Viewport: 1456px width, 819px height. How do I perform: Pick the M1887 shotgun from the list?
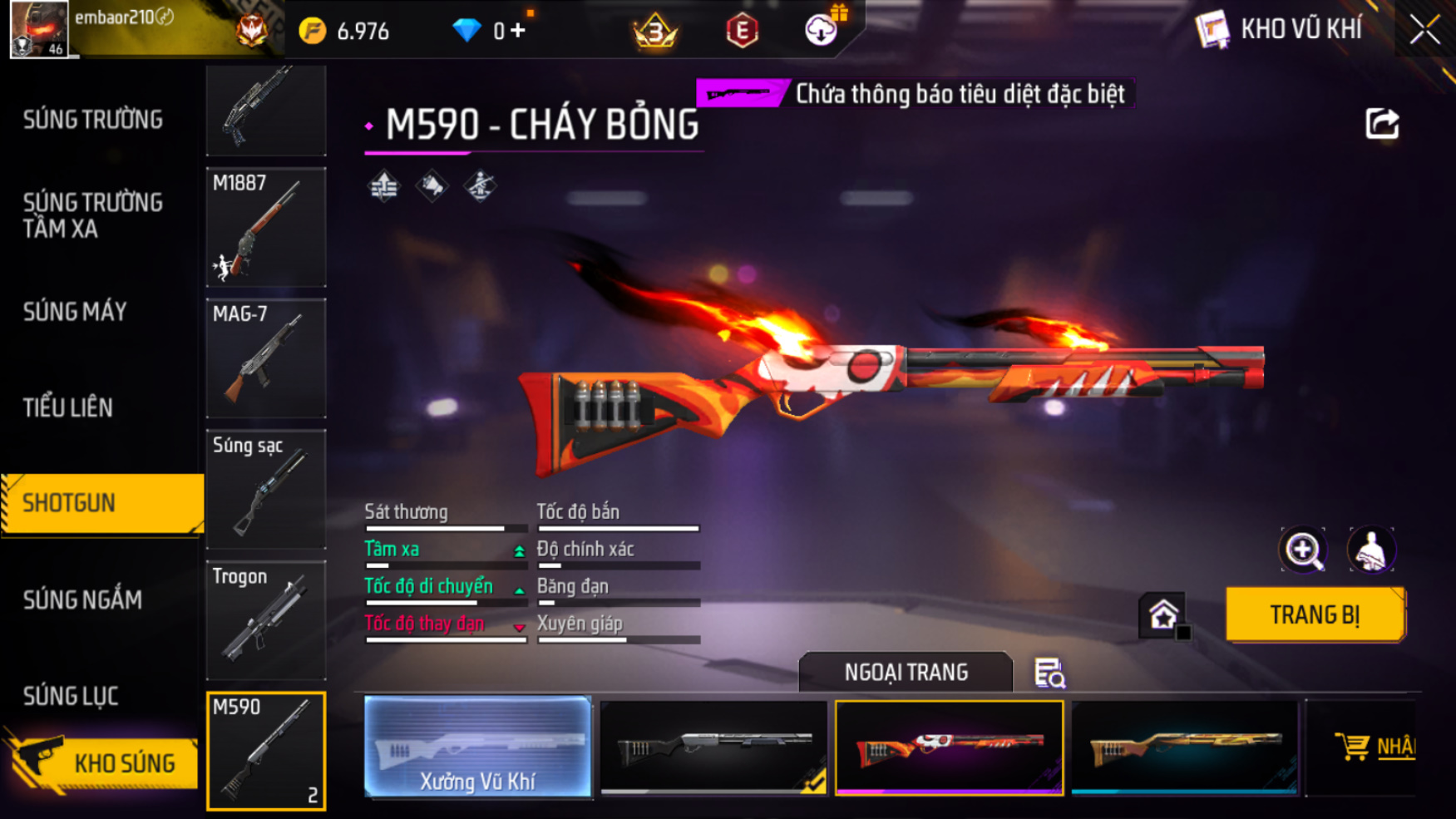click(266, 227)
